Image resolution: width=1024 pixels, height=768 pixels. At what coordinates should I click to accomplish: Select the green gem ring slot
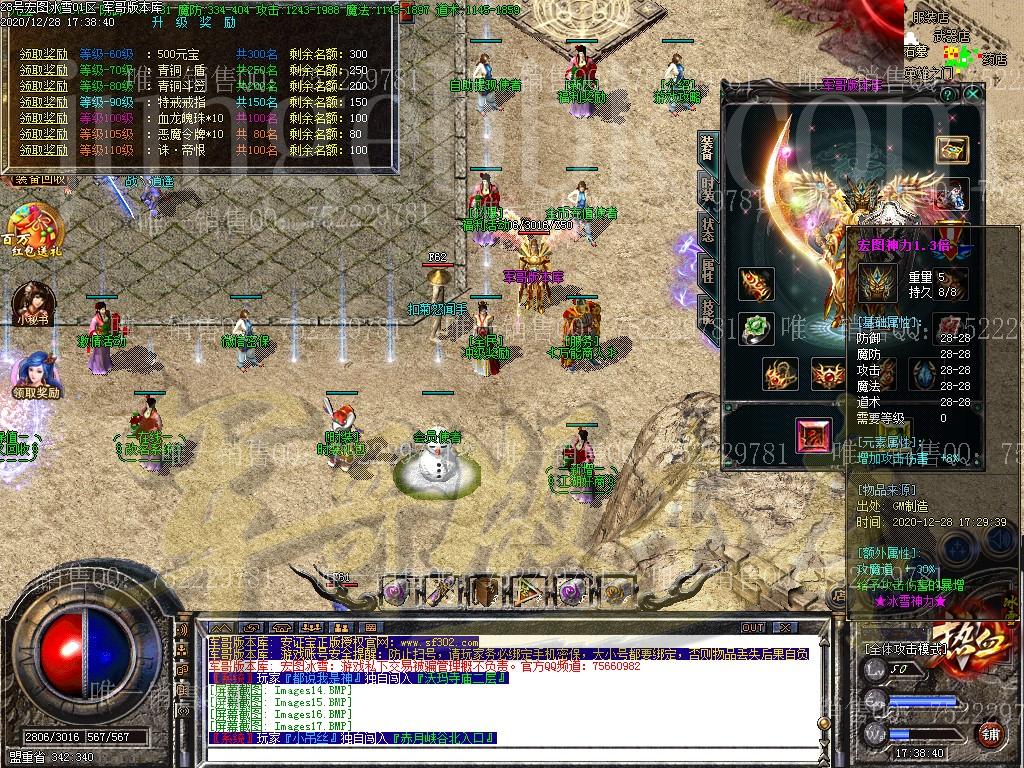756,329
